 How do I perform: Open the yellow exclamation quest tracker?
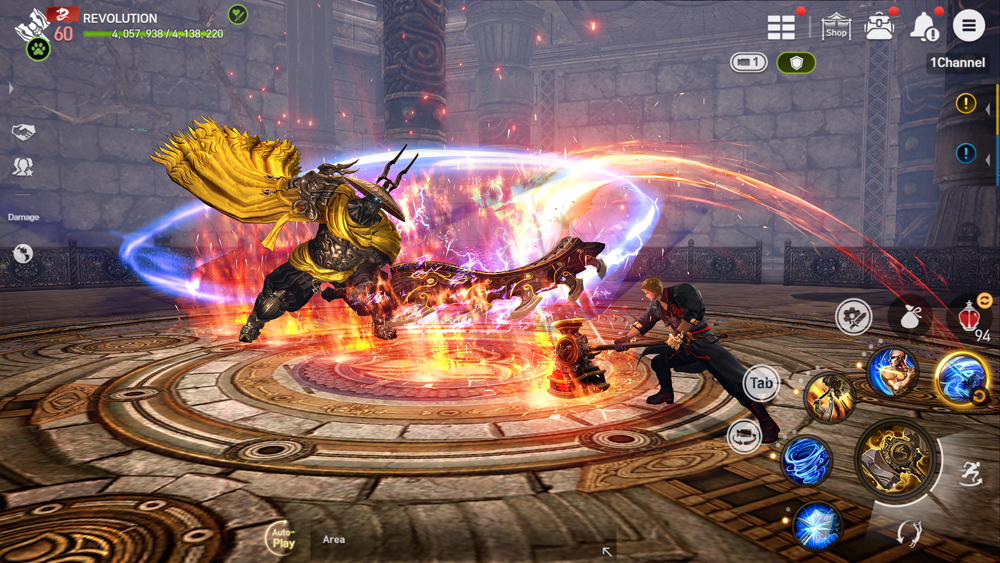(x=966, y=103)
